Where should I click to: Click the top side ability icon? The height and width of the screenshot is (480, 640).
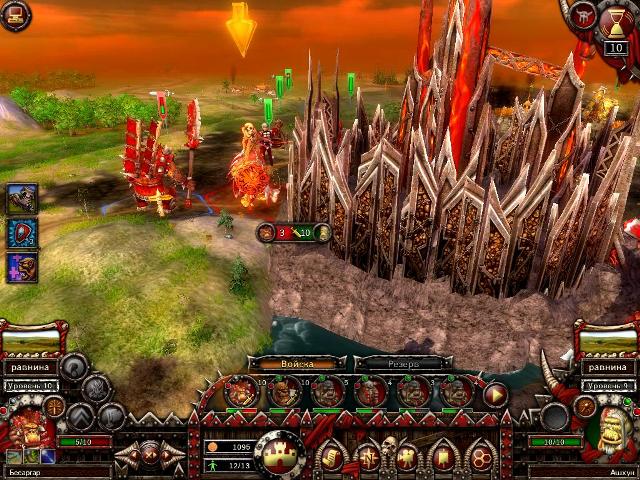22,199
